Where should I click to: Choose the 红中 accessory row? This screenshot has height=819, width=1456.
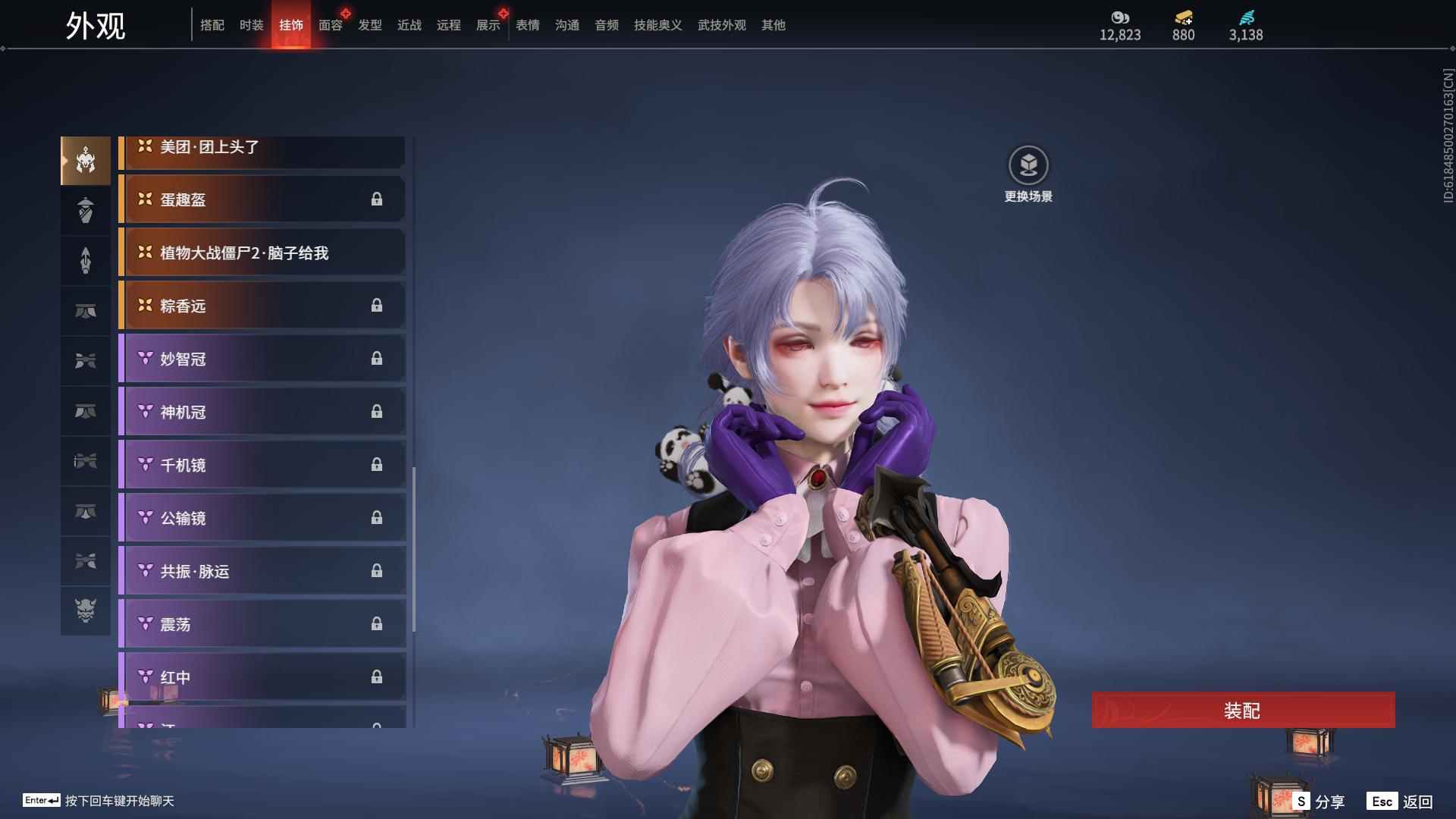point(262,677)
